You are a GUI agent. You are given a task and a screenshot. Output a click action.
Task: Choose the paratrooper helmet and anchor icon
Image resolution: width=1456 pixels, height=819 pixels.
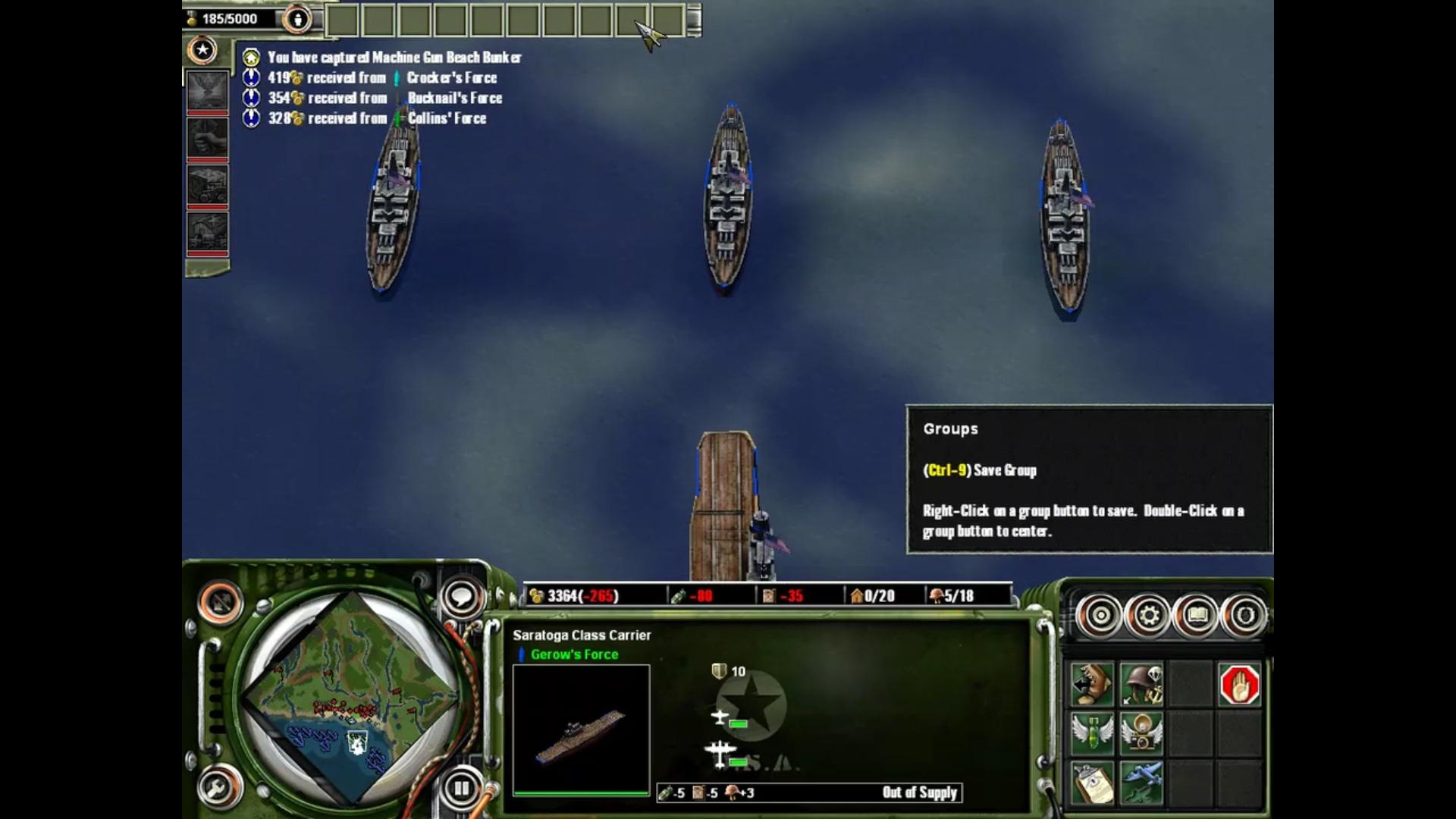1141,685
